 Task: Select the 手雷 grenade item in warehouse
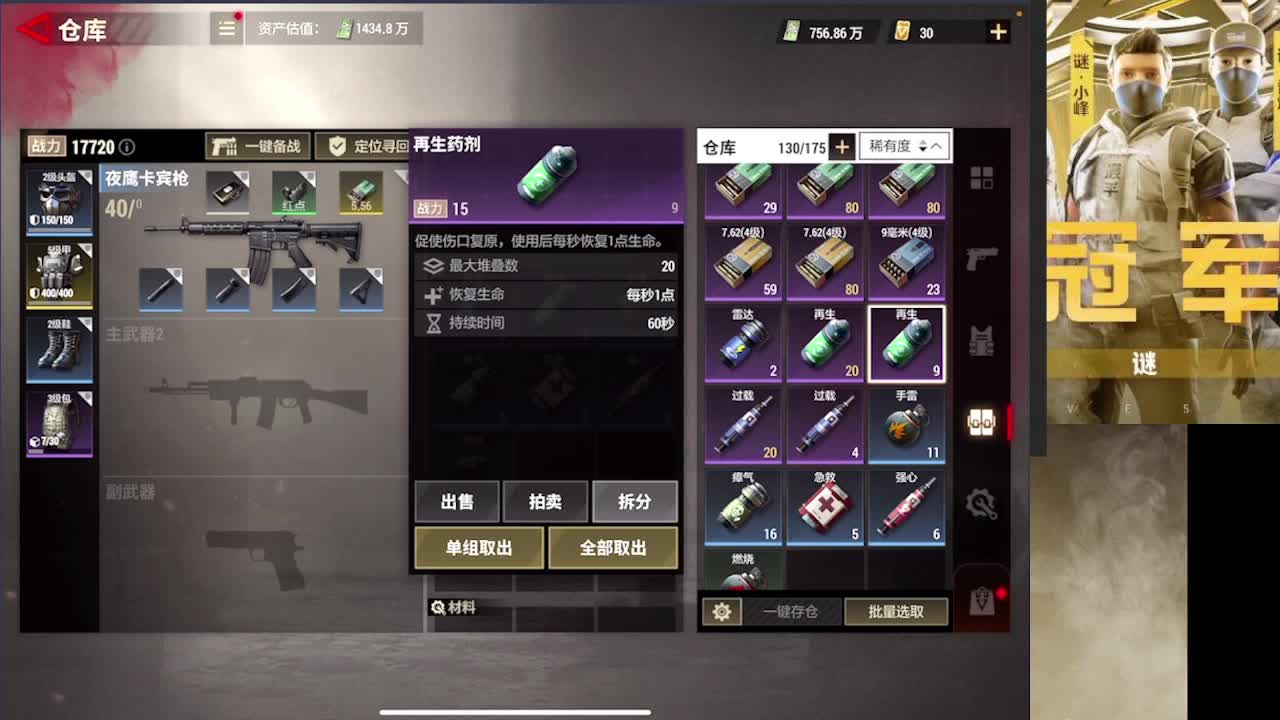(906, 425)
